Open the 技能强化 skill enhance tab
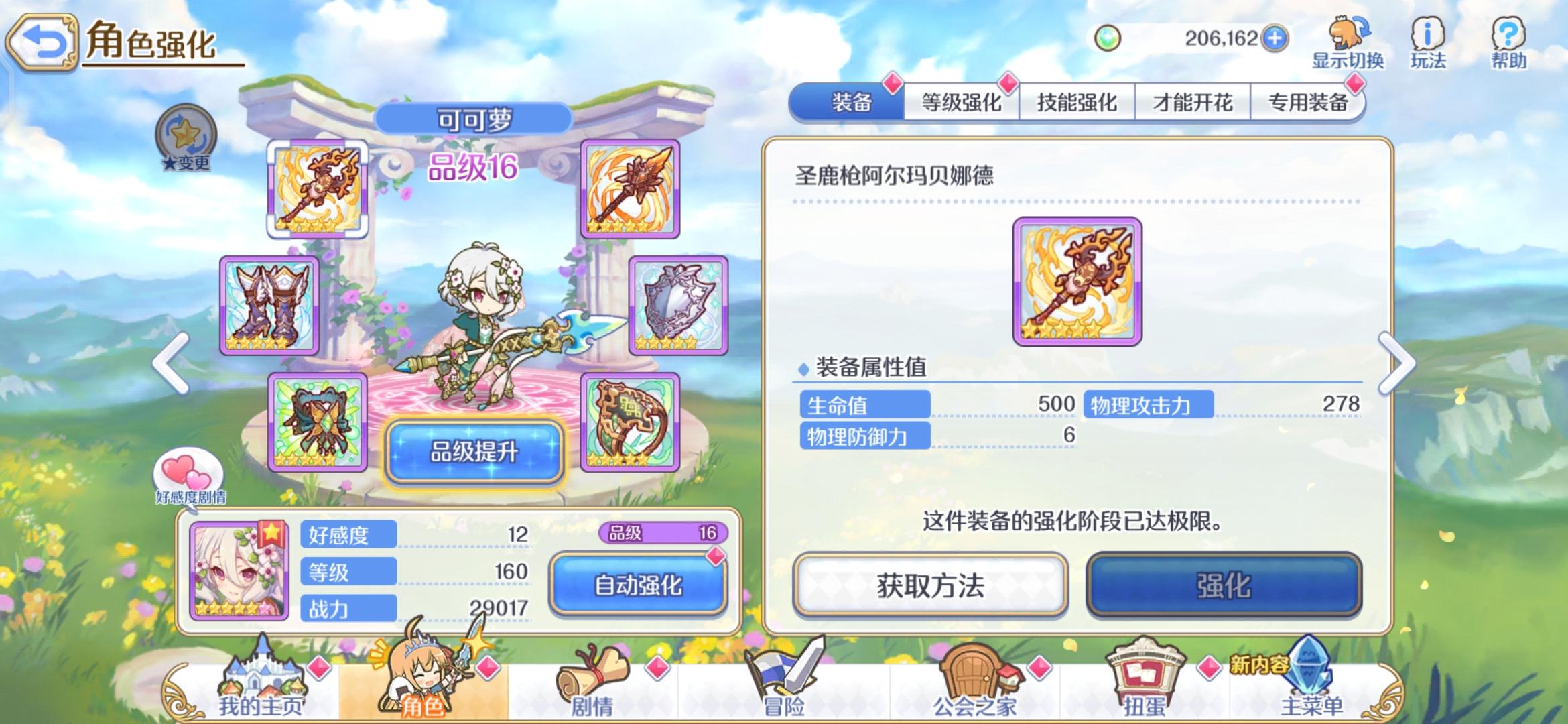The width and height of the screenshot is (1568, 724). coord(1077,102)
